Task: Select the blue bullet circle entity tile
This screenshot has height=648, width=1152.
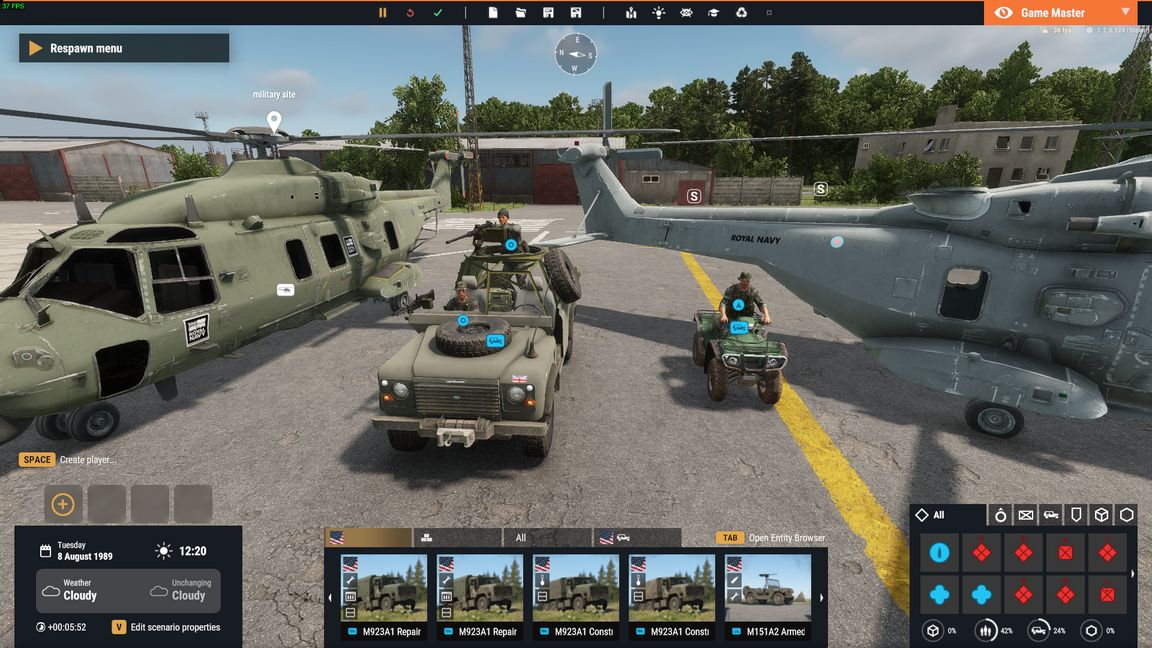Action: [939, 552]
